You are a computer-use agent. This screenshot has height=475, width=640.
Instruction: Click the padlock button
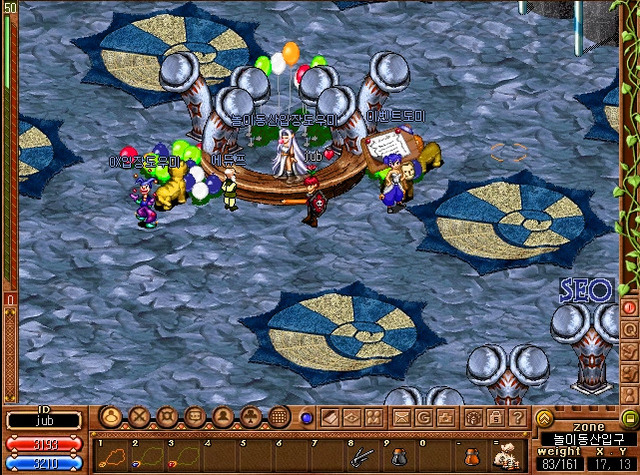[495, 416]
